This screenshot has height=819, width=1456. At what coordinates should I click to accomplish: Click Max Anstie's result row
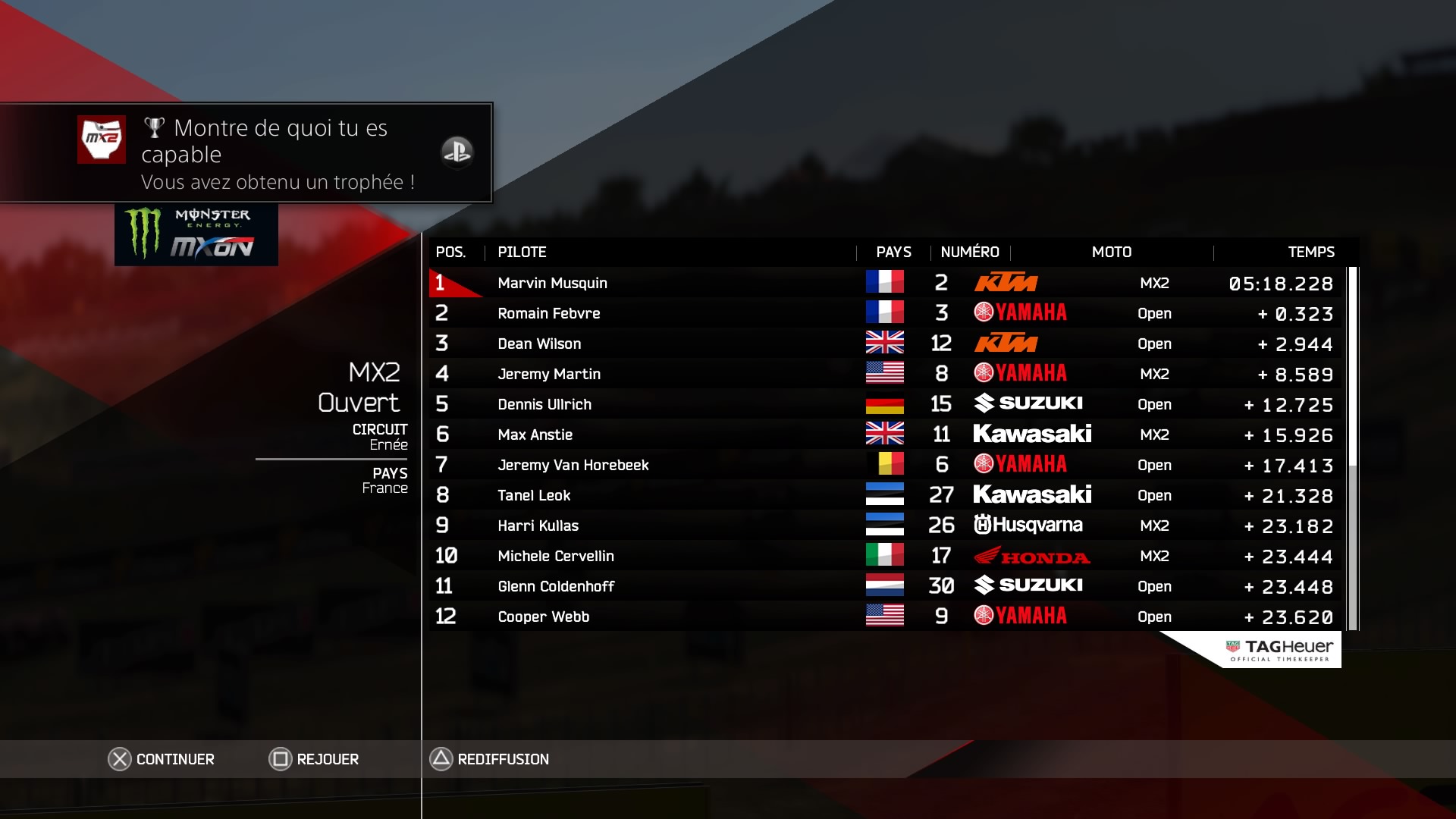pos(884,435)
